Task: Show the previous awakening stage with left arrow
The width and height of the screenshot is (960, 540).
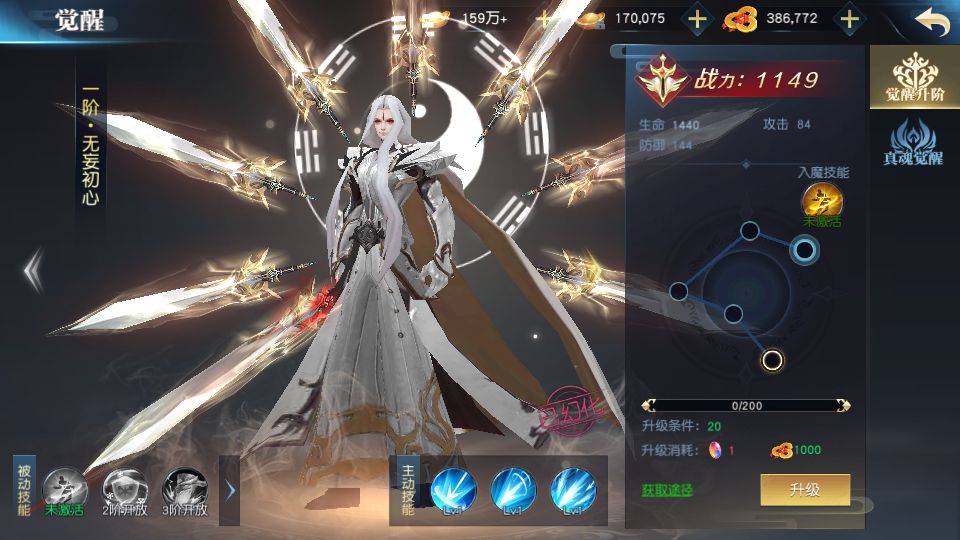Action: [33, 272]
